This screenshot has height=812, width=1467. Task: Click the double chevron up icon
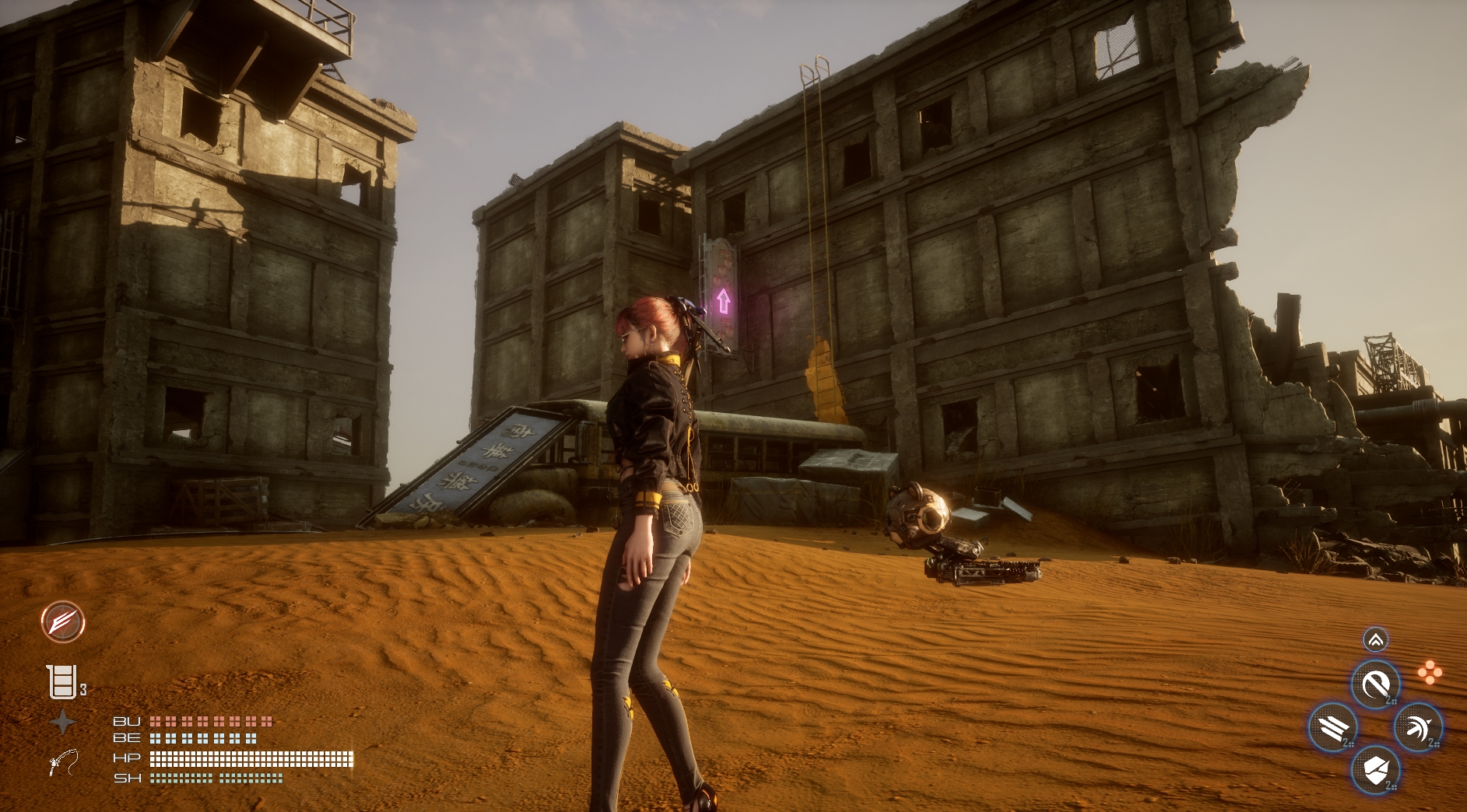pos(1375,640)
